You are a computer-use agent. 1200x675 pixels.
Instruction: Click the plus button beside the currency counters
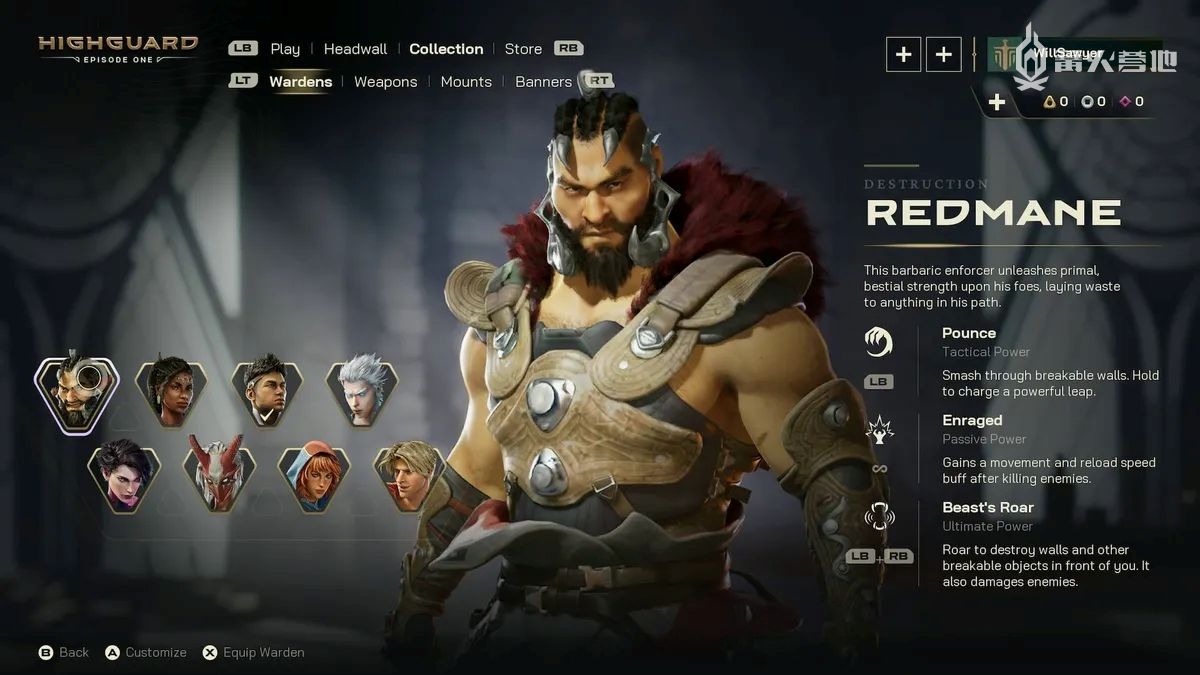point(996,102)
